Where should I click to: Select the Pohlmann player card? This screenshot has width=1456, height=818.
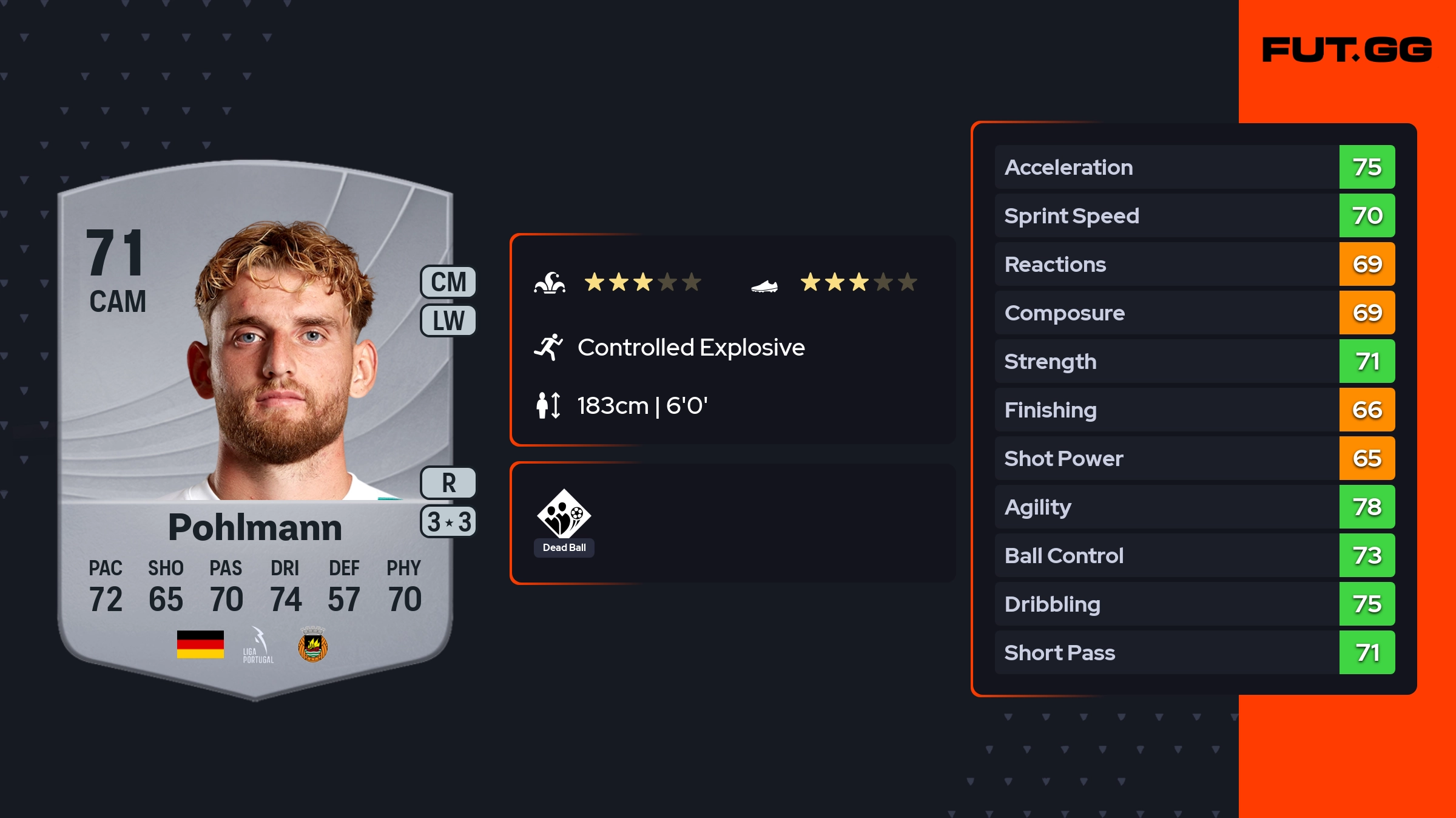255,425
